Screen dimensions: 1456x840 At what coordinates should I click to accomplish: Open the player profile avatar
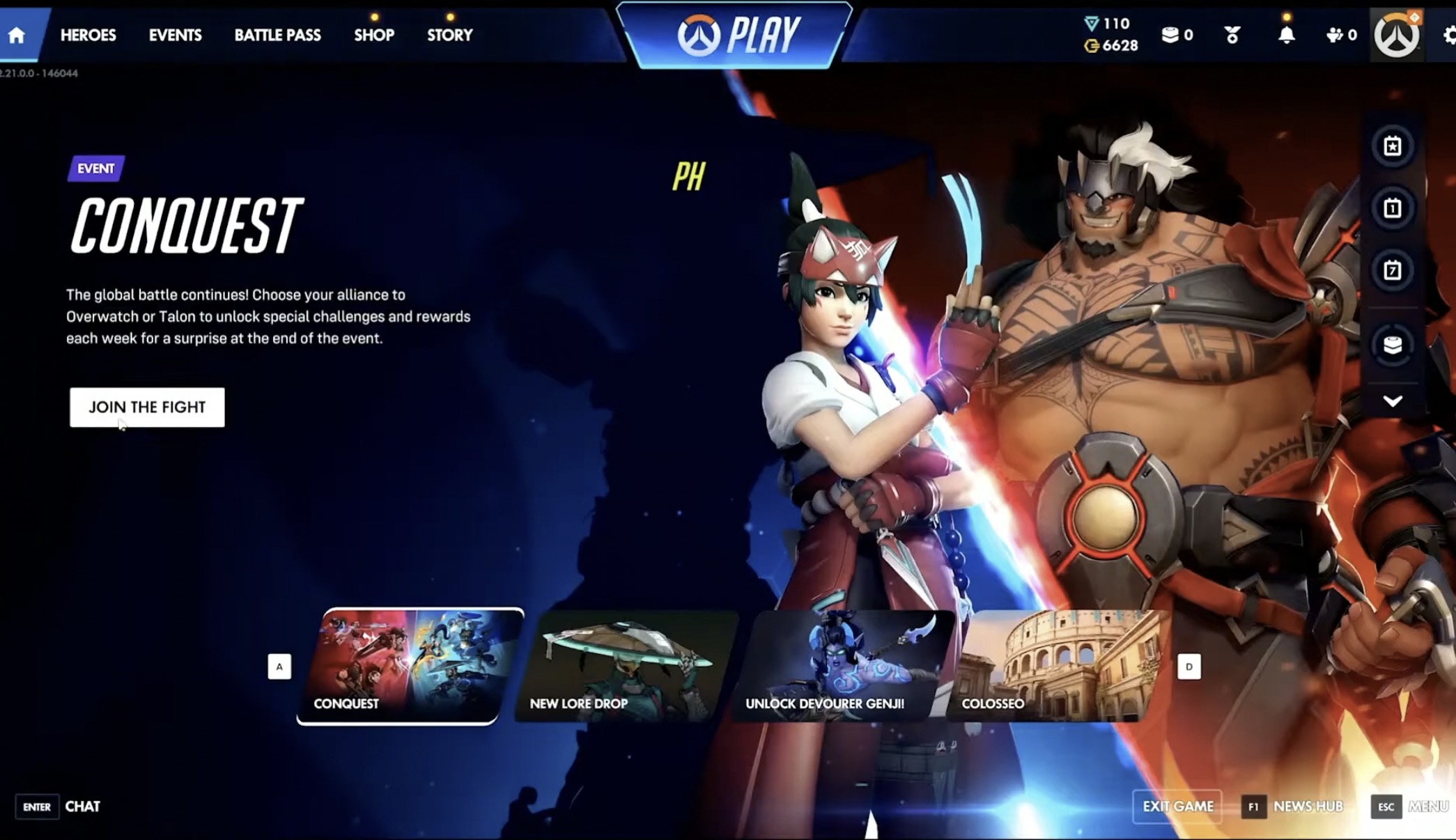pyautogui.click(x=1396, y=35)
